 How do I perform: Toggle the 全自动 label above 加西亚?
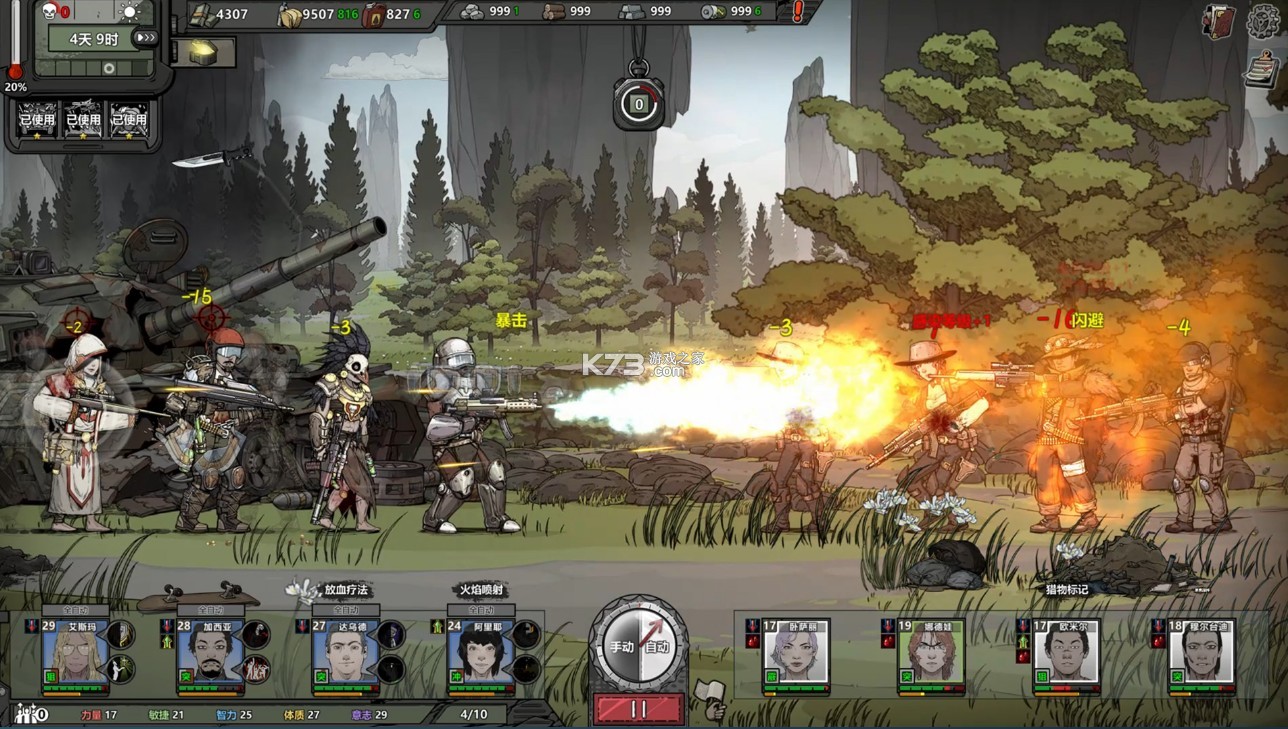[x=210, y=610]
